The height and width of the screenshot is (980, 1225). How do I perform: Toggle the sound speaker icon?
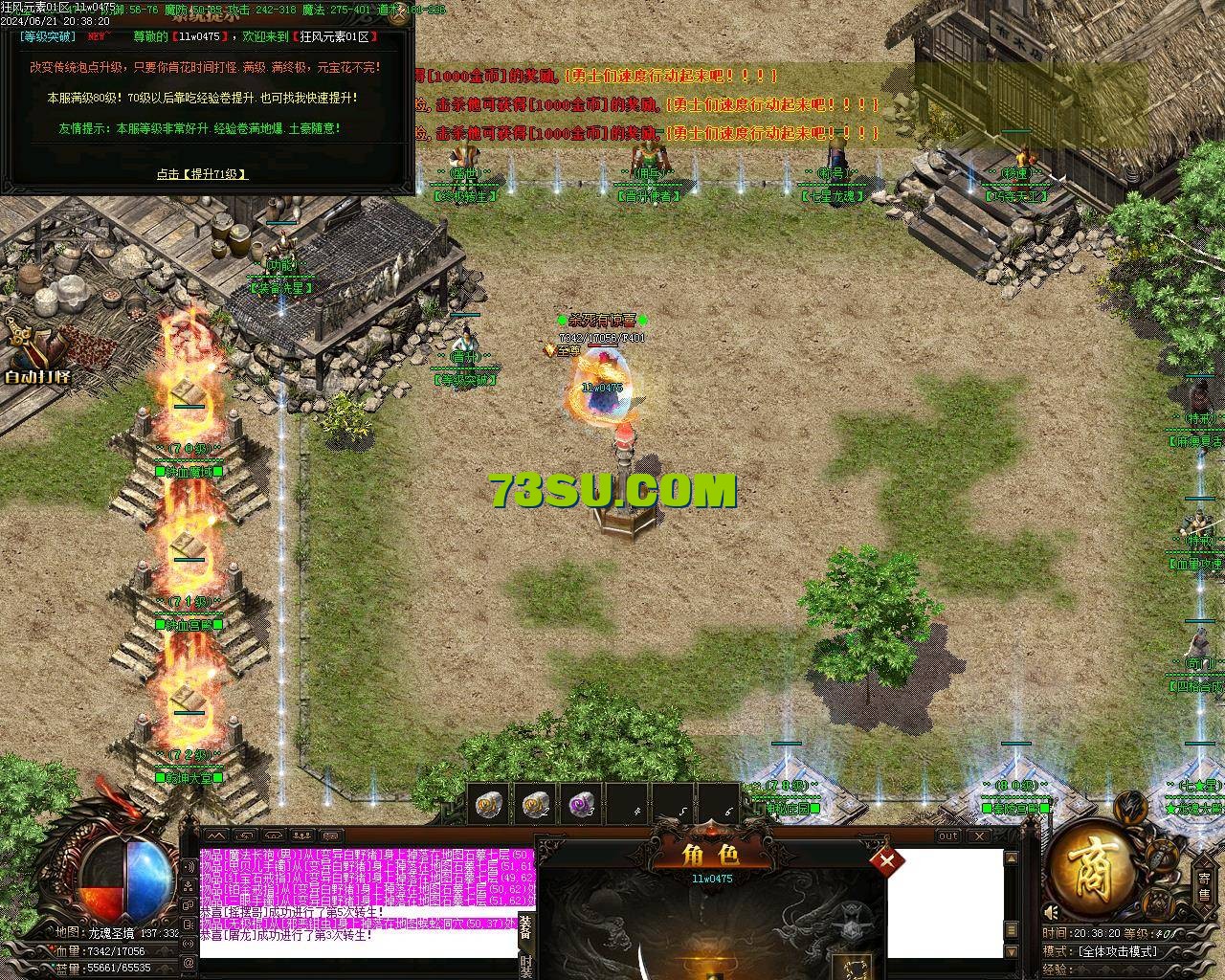pos(1051,912)
